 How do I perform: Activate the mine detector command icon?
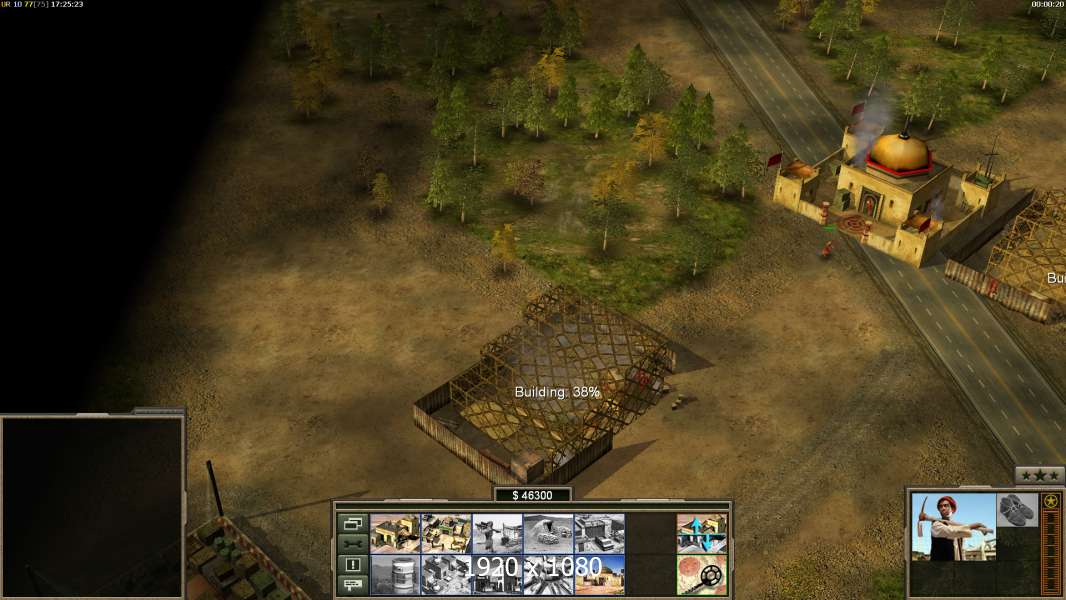(702, 574)
